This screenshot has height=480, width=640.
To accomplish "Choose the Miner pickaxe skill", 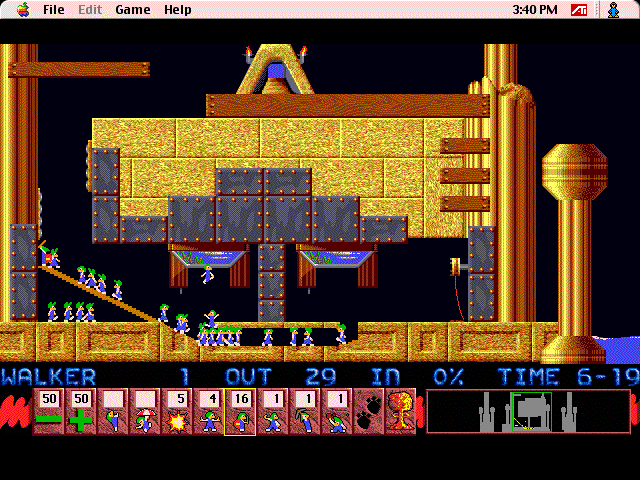I will (x=304, y=412).
